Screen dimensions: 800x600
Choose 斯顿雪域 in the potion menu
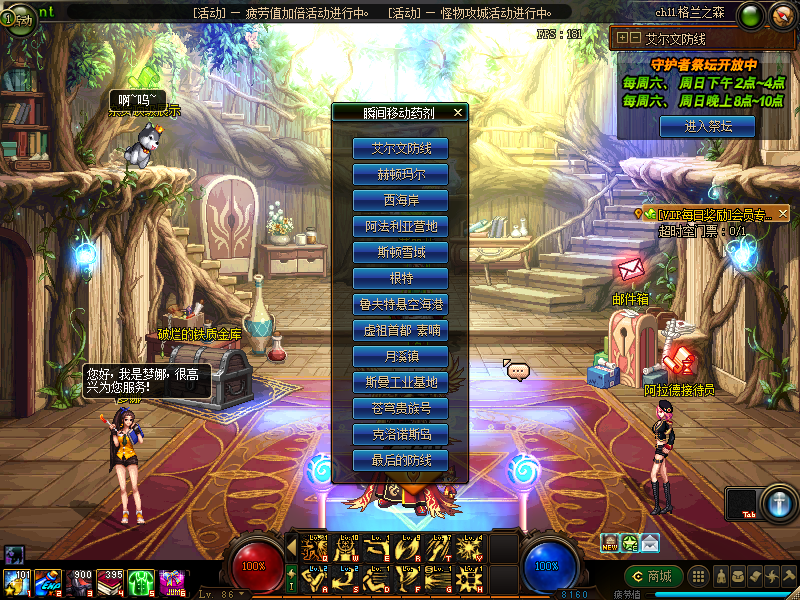[400, 252]
